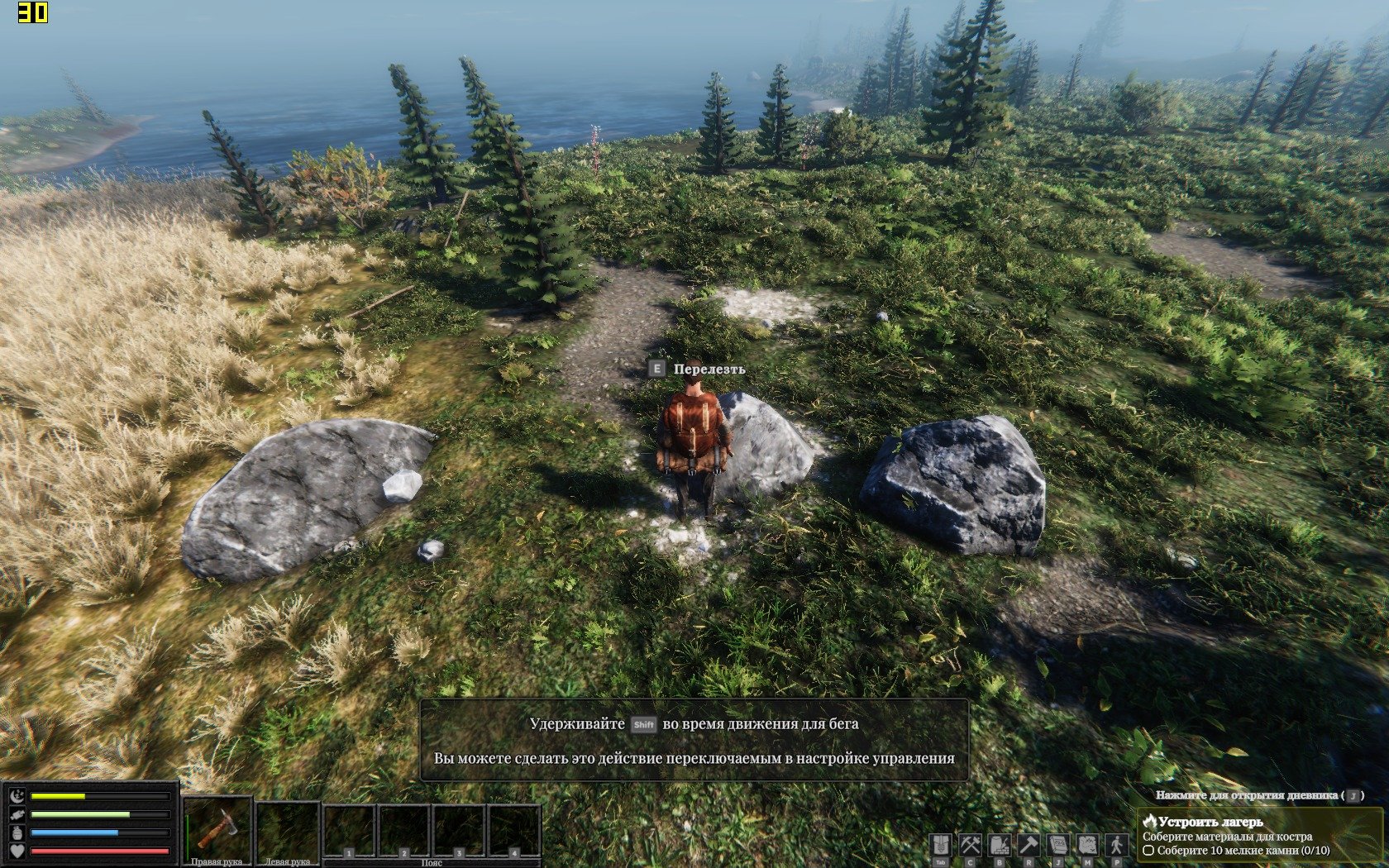
Task: Open the journal book icon
Action: 1058,846
